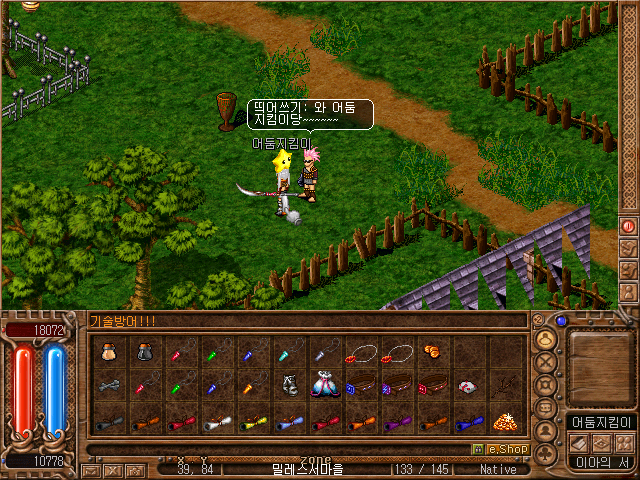This screenshot has width=640, height=480.
Task: Click the red round button on the right sidebar
Action: (629, 226)
